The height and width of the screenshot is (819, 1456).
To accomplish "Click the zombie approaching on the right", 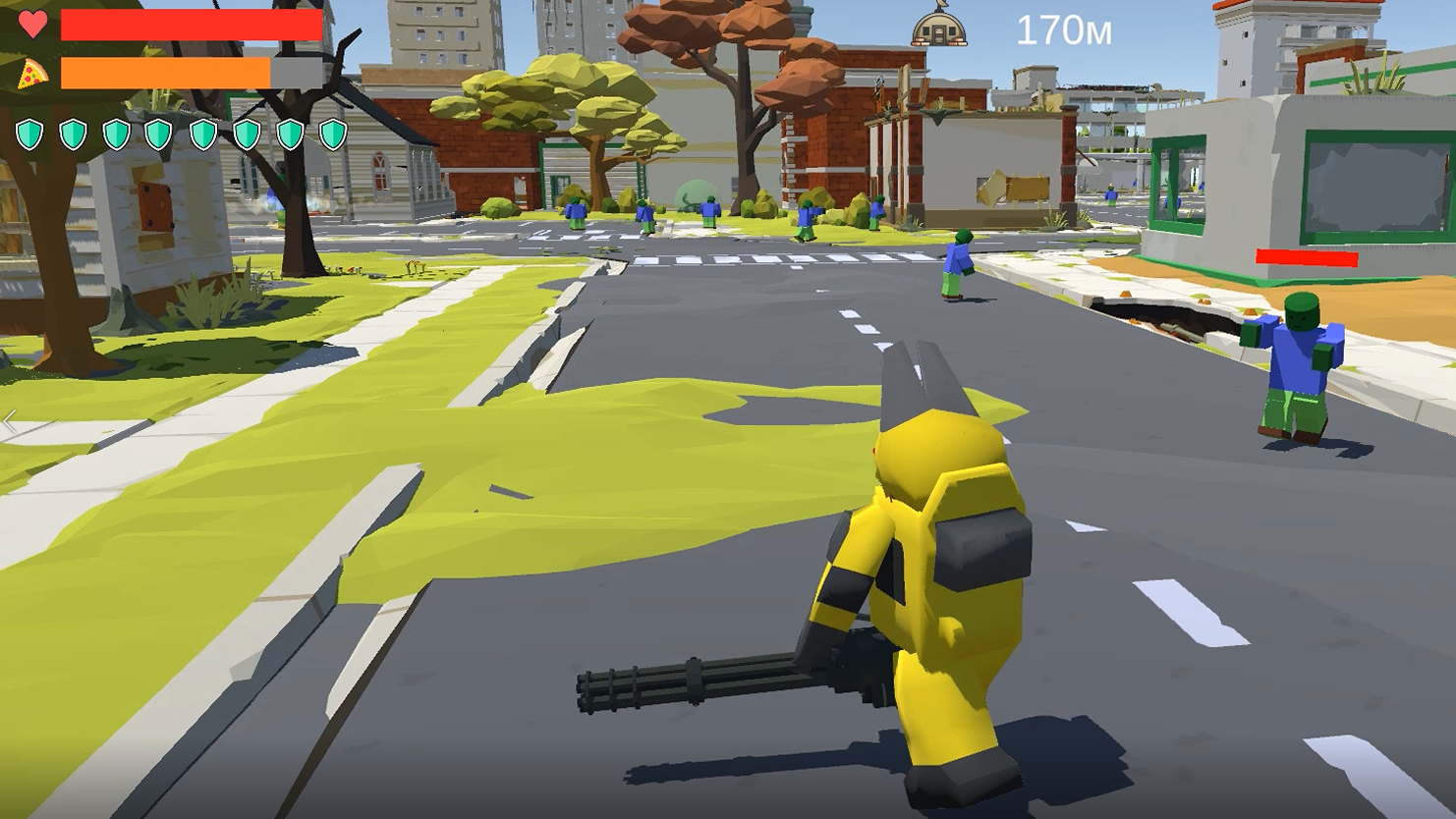I will tap(1297, 363).
